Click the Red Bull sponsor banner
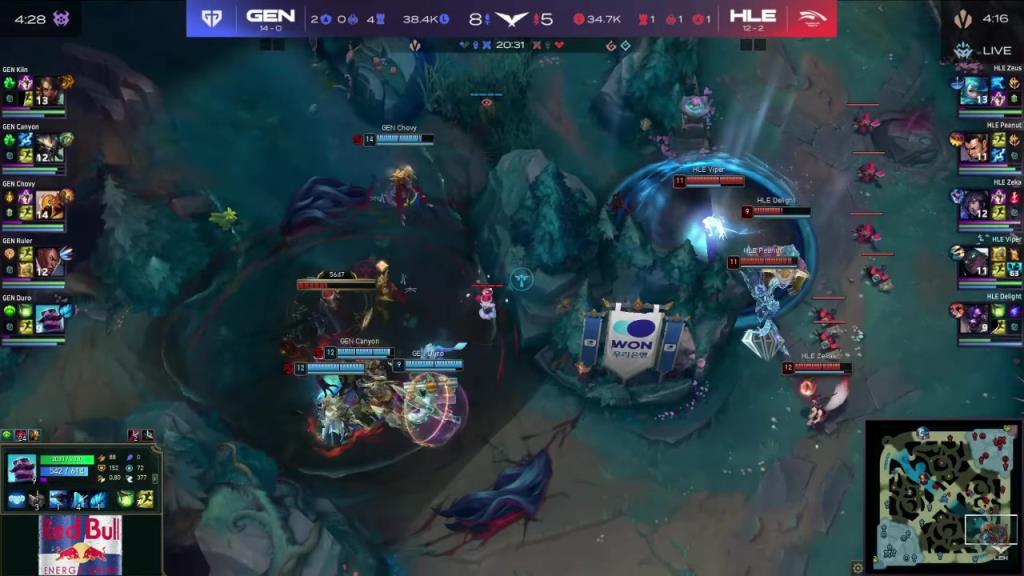The image size is (1024, 576). (x=80, y=546)
